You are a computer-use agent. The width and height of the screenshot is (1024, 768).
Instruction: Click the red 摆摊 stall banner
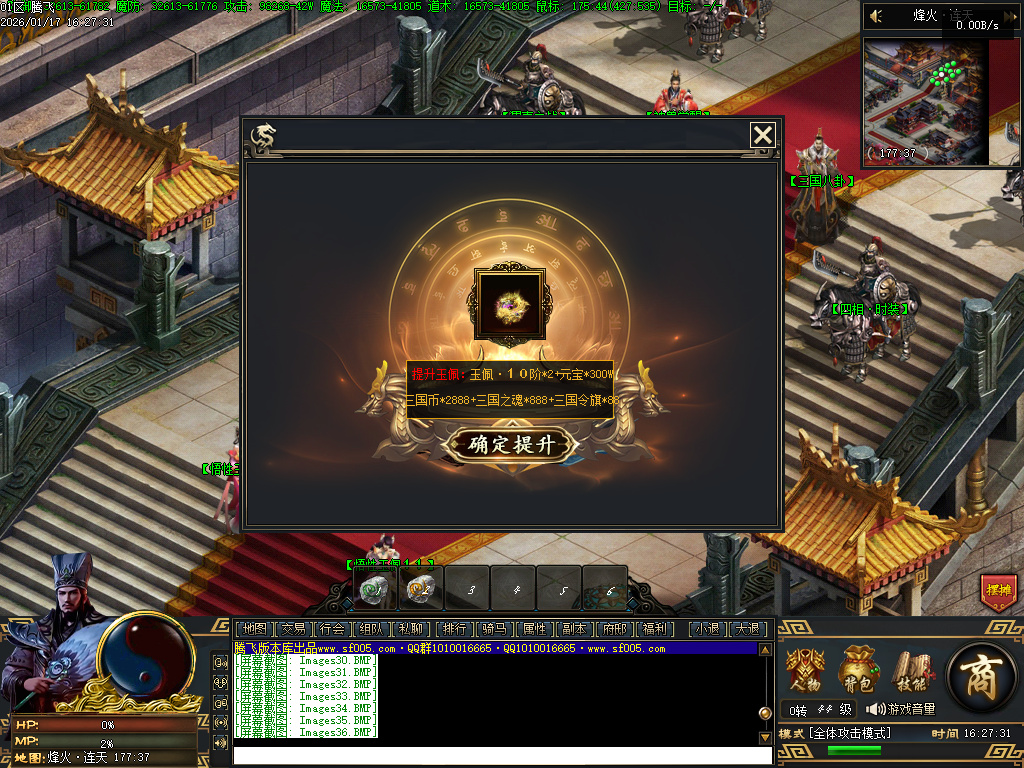(998, 592)
